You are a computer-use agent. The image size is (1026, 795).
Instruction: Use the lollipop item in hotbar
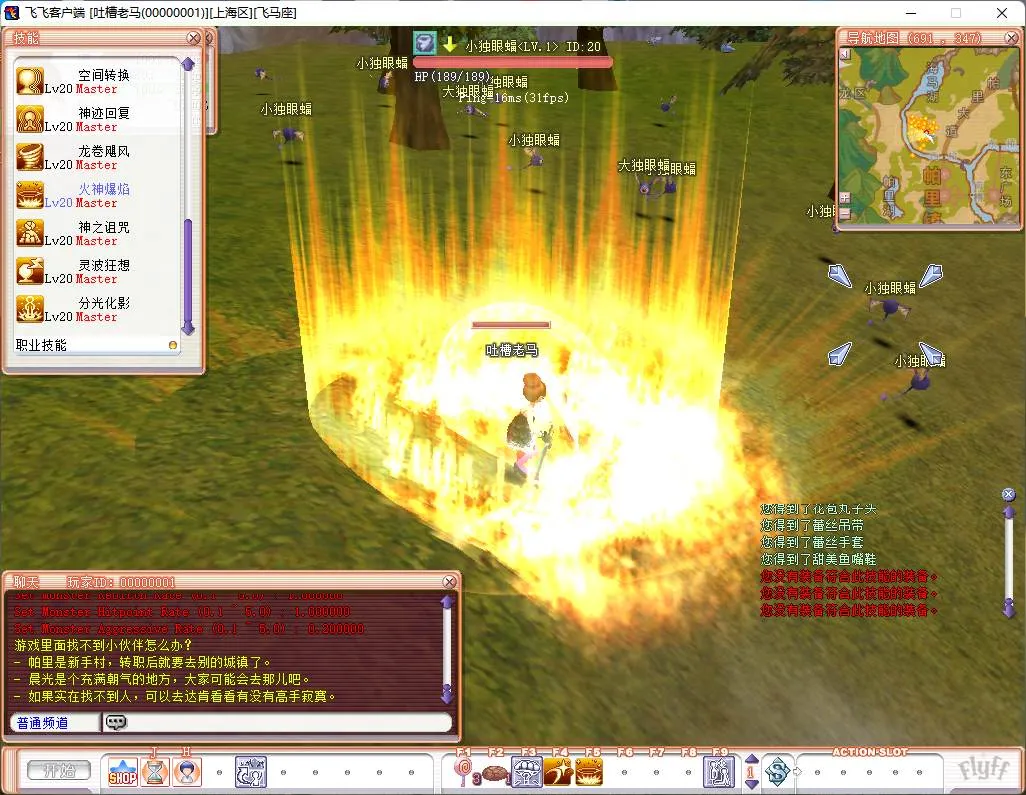pos(464,771)
